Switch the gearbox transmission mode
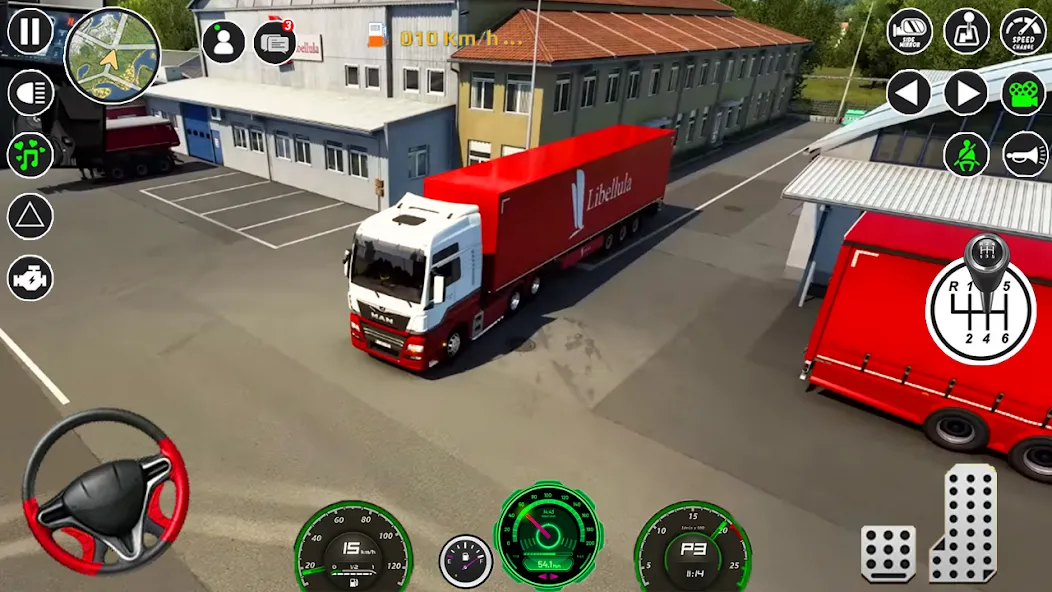Screen dimensions: 1052x592 pos(967,32)
